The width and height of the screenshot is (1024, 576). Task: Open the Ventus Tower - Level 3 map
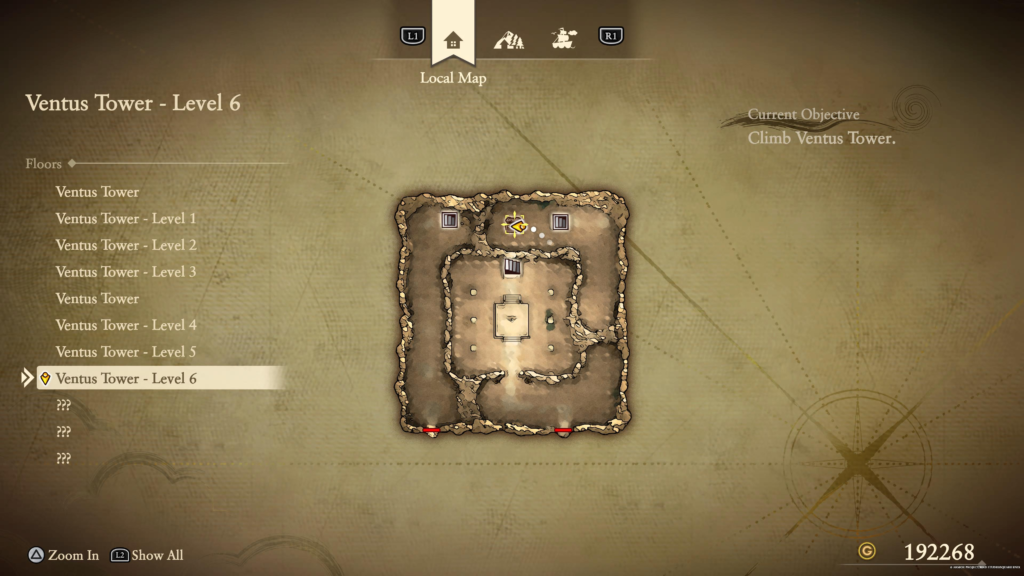(126, 272)
